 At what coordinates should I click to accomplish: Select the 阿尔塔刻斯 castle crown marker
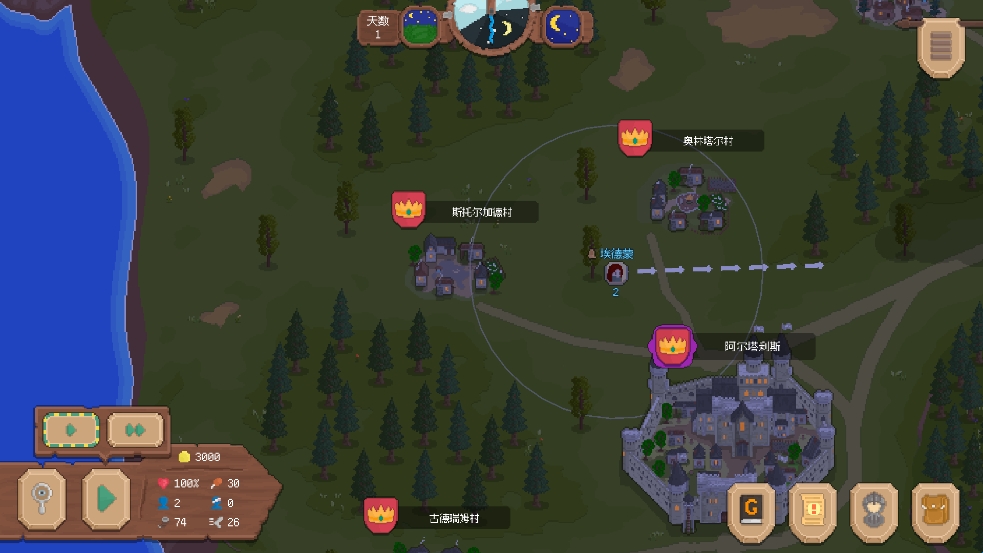tap(672, 346)
